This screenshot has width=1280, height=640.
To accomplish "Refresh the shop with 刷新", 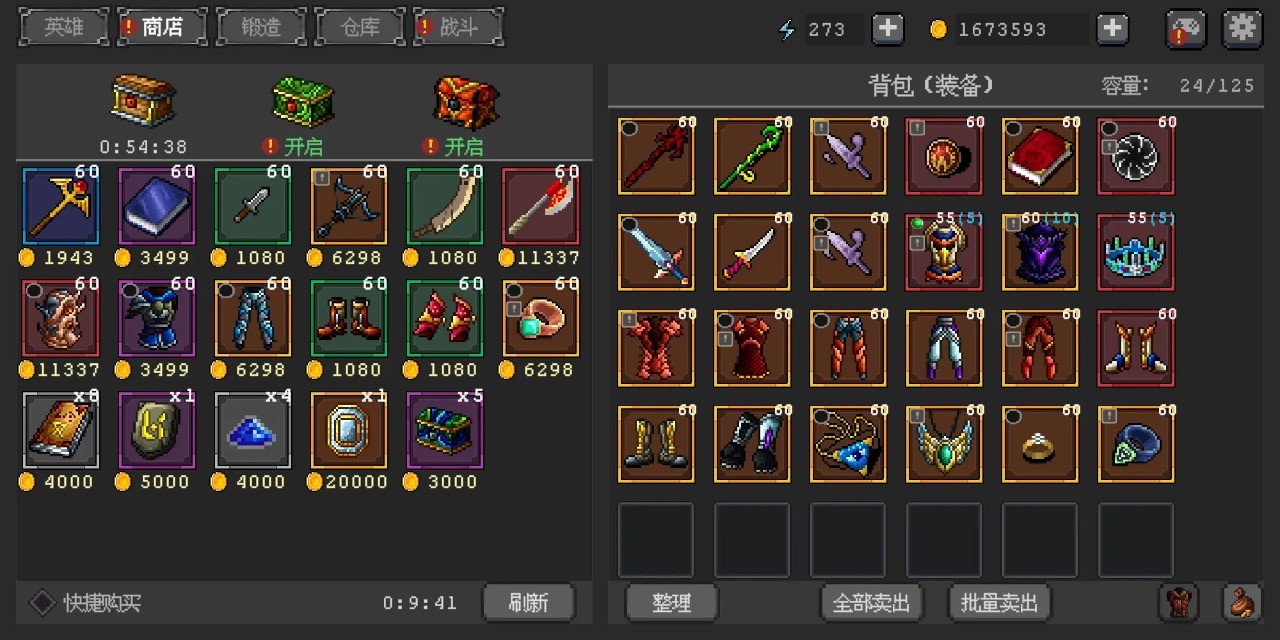I will pos(528,603).
